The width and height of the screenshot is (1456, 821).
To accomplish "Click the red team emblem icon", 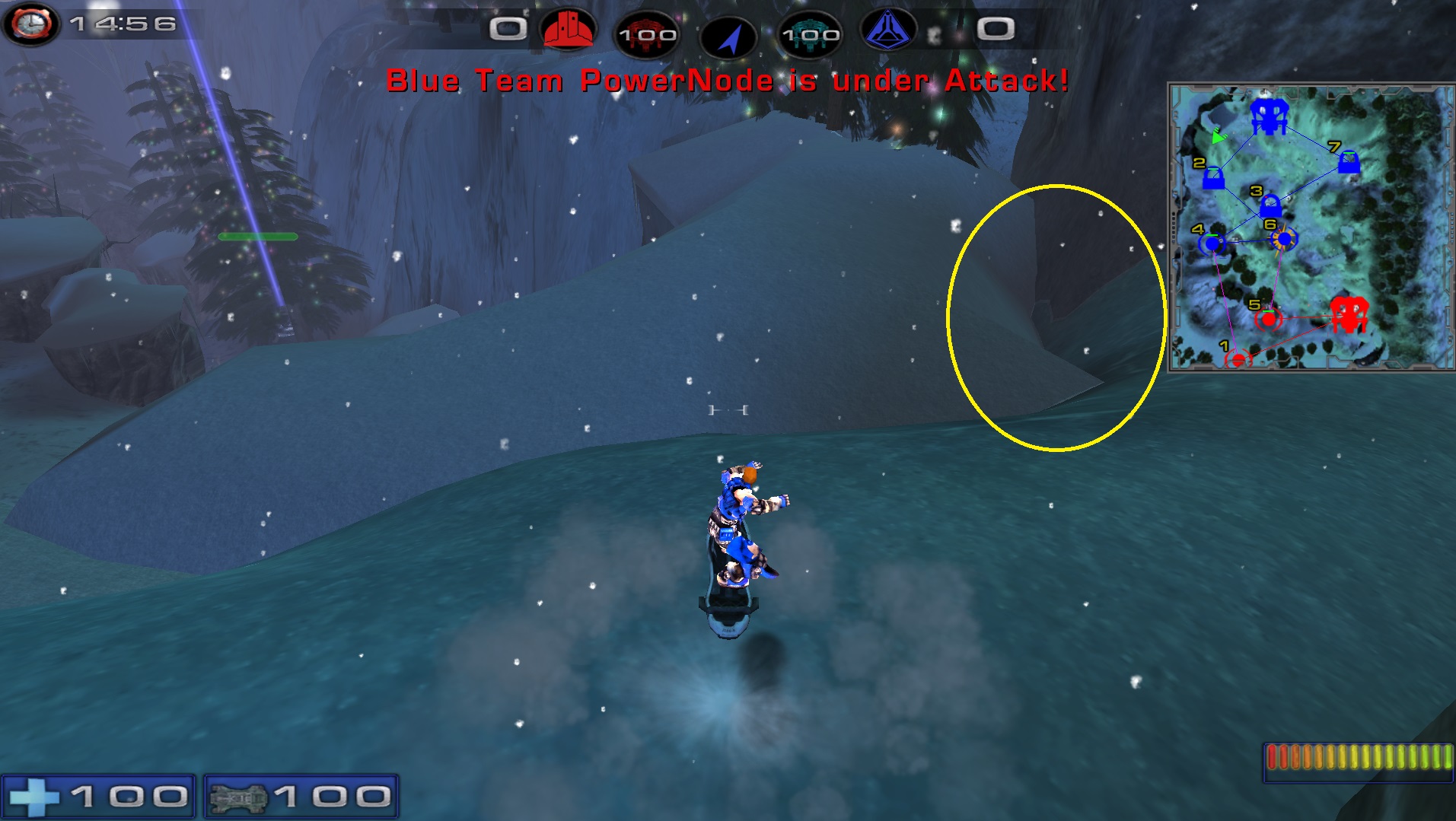I will tap(567, 29).
